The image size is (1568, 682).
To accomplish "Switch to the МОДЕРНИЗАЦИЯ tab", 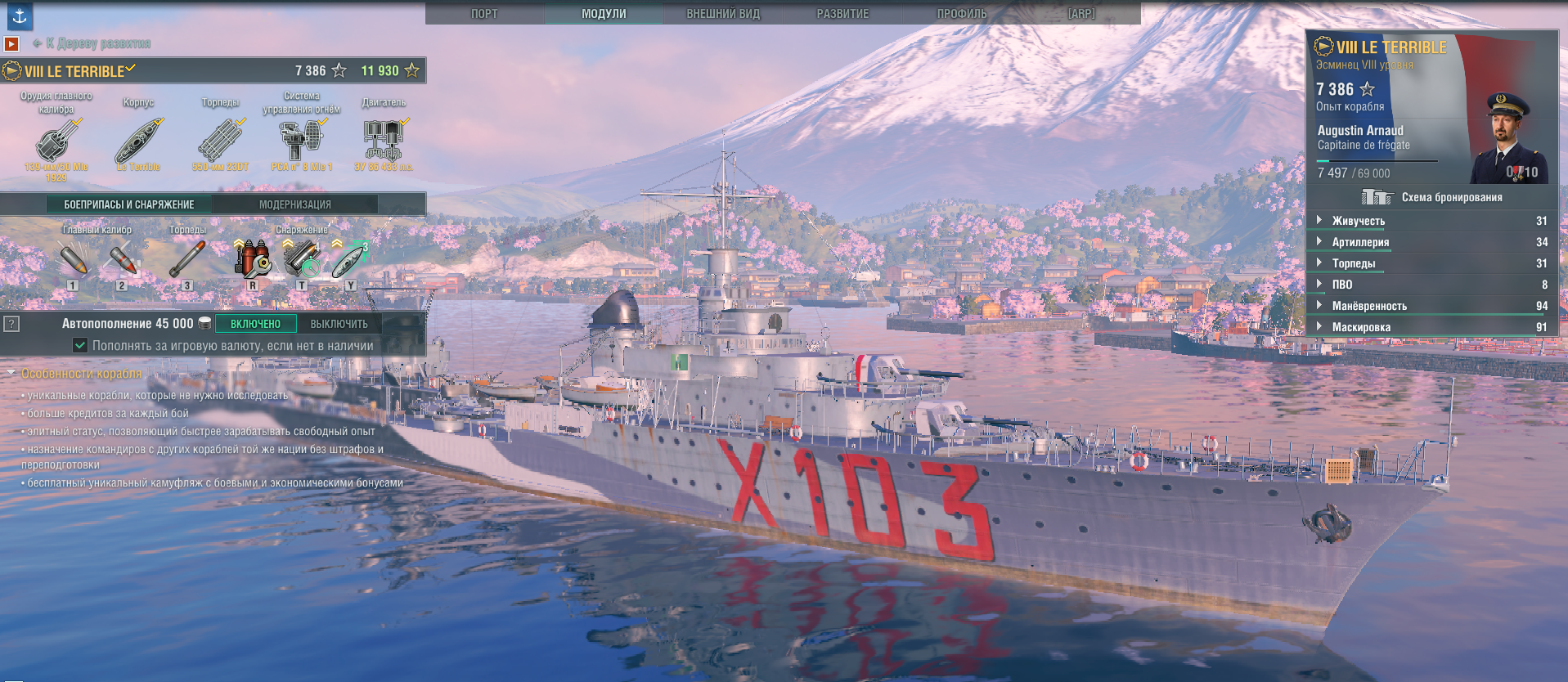I will tap(295, 204).
